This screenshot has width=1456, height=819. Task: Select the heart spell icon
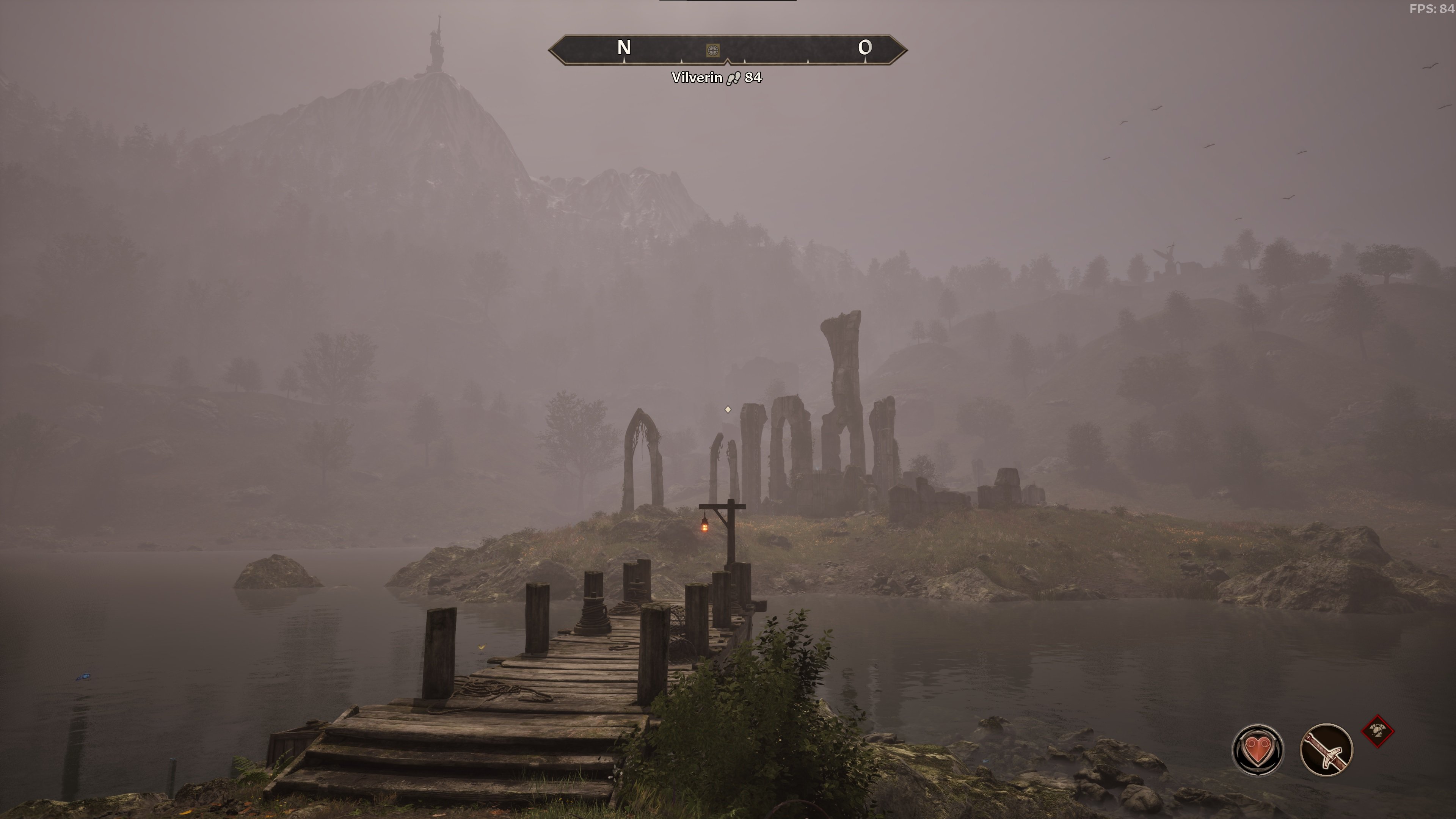1257,750
